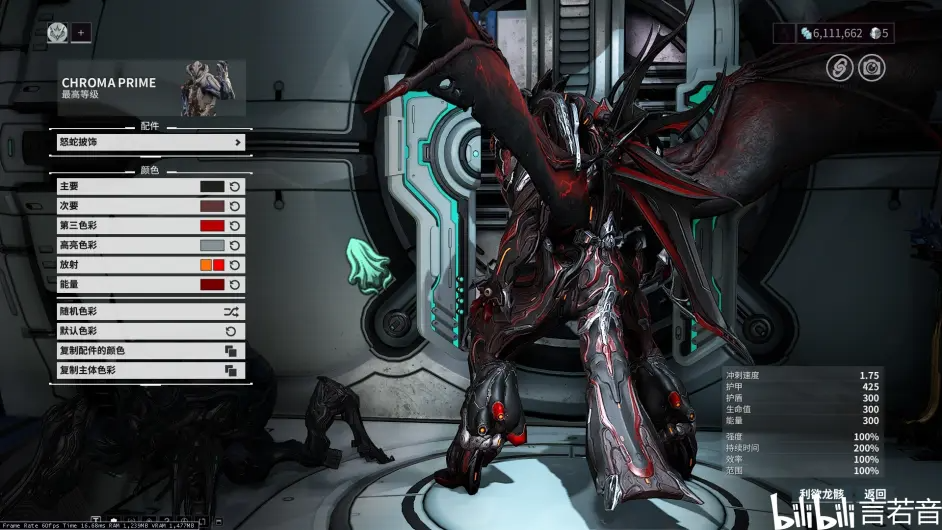Screen dimensions: 942x530
Task: Edit the 高亮色彩 gray accent swatch
Action: pos(212,245)
